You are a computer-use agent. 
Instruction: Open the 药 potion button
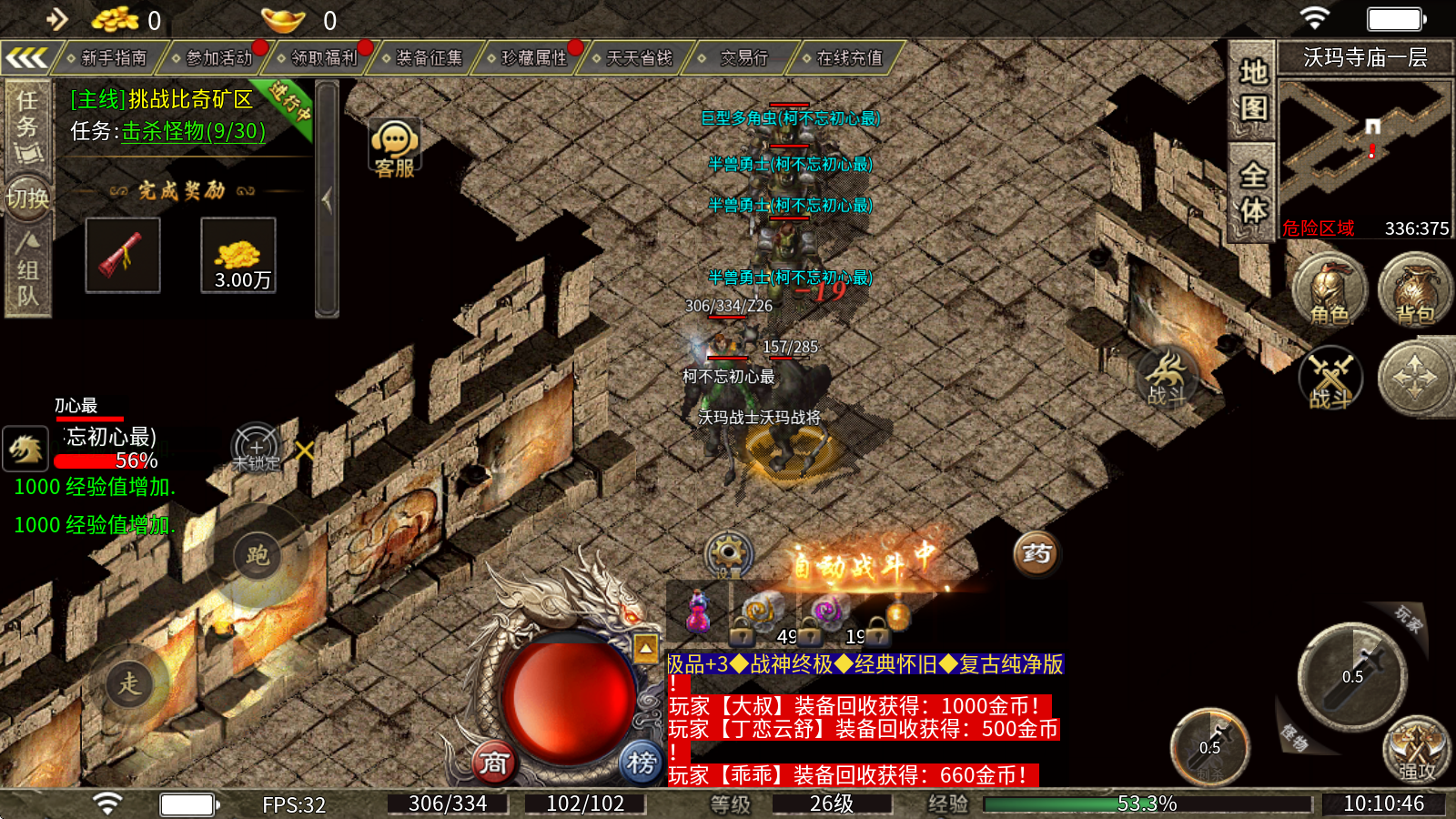(x=1036, y=553)
